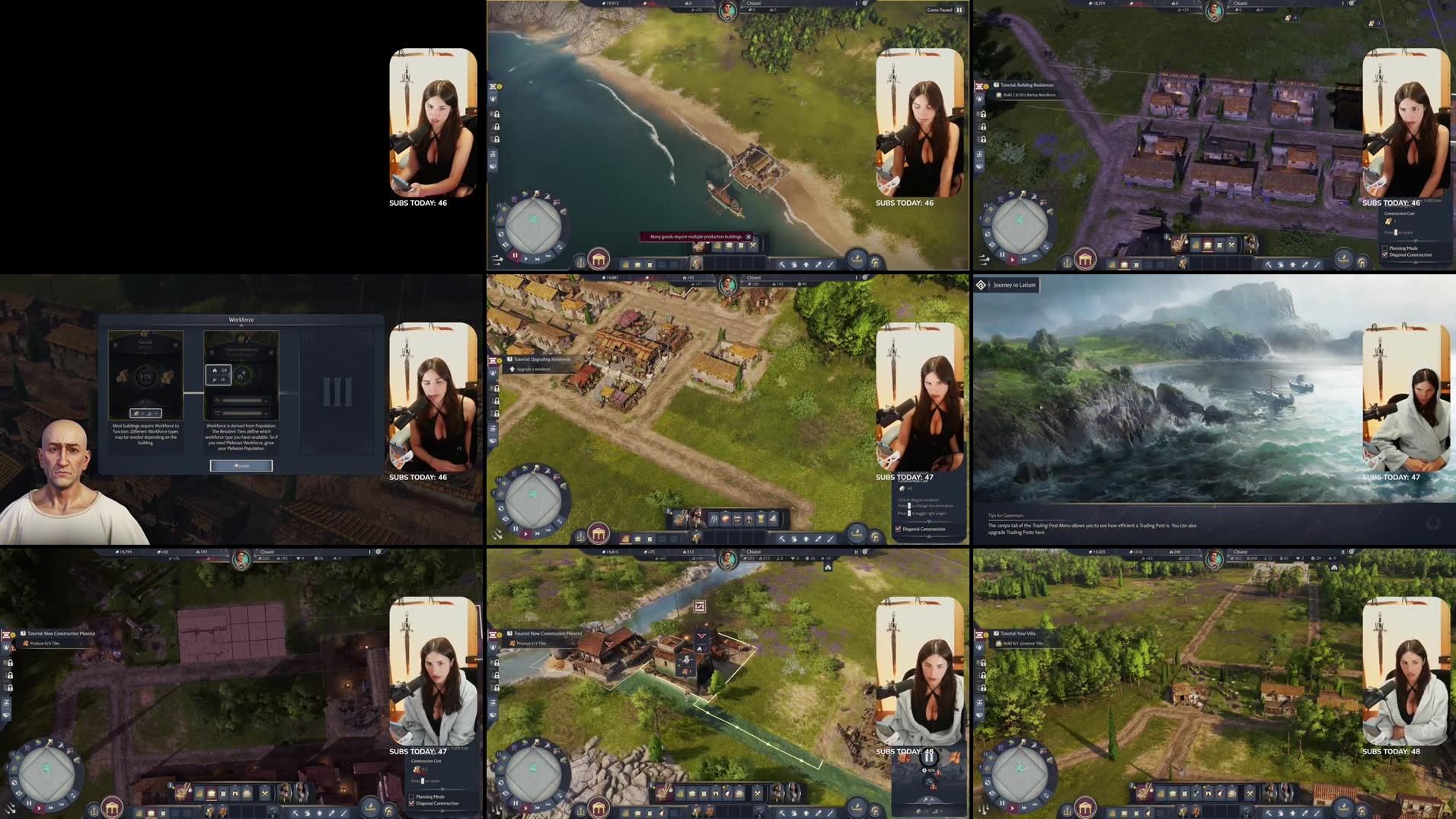Open the soldier helmet menu icon
Image resolution: width=1456 pixels, height=819 pixels.
(x=876, y=262)
